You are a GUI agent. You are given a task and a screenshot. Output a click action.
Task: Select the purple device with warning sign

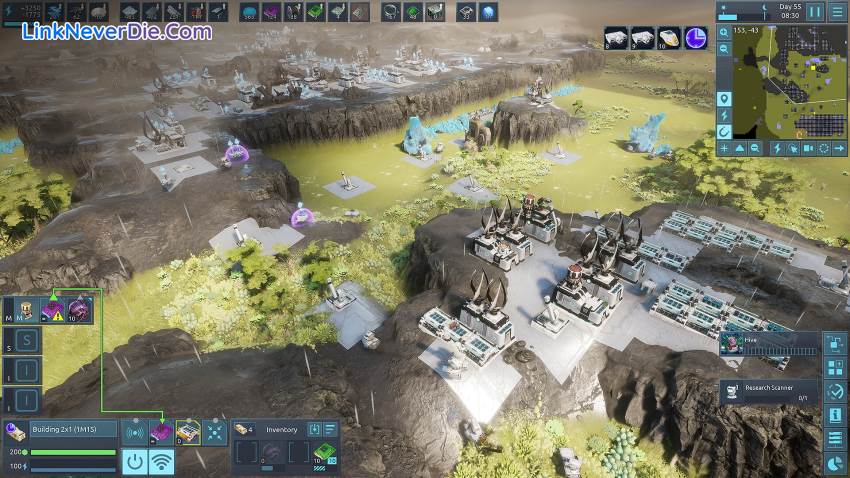[x=52, y=311]
